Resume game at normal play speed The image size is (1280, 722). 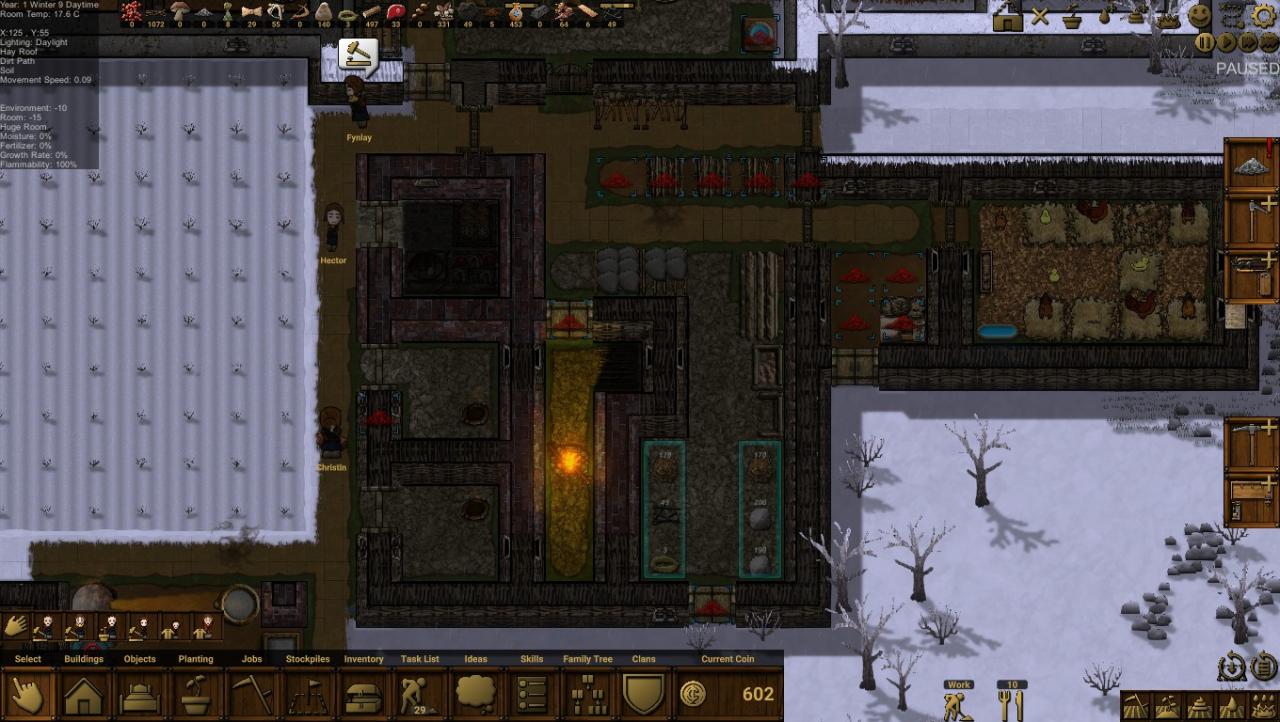click(x=1228, y=42)
